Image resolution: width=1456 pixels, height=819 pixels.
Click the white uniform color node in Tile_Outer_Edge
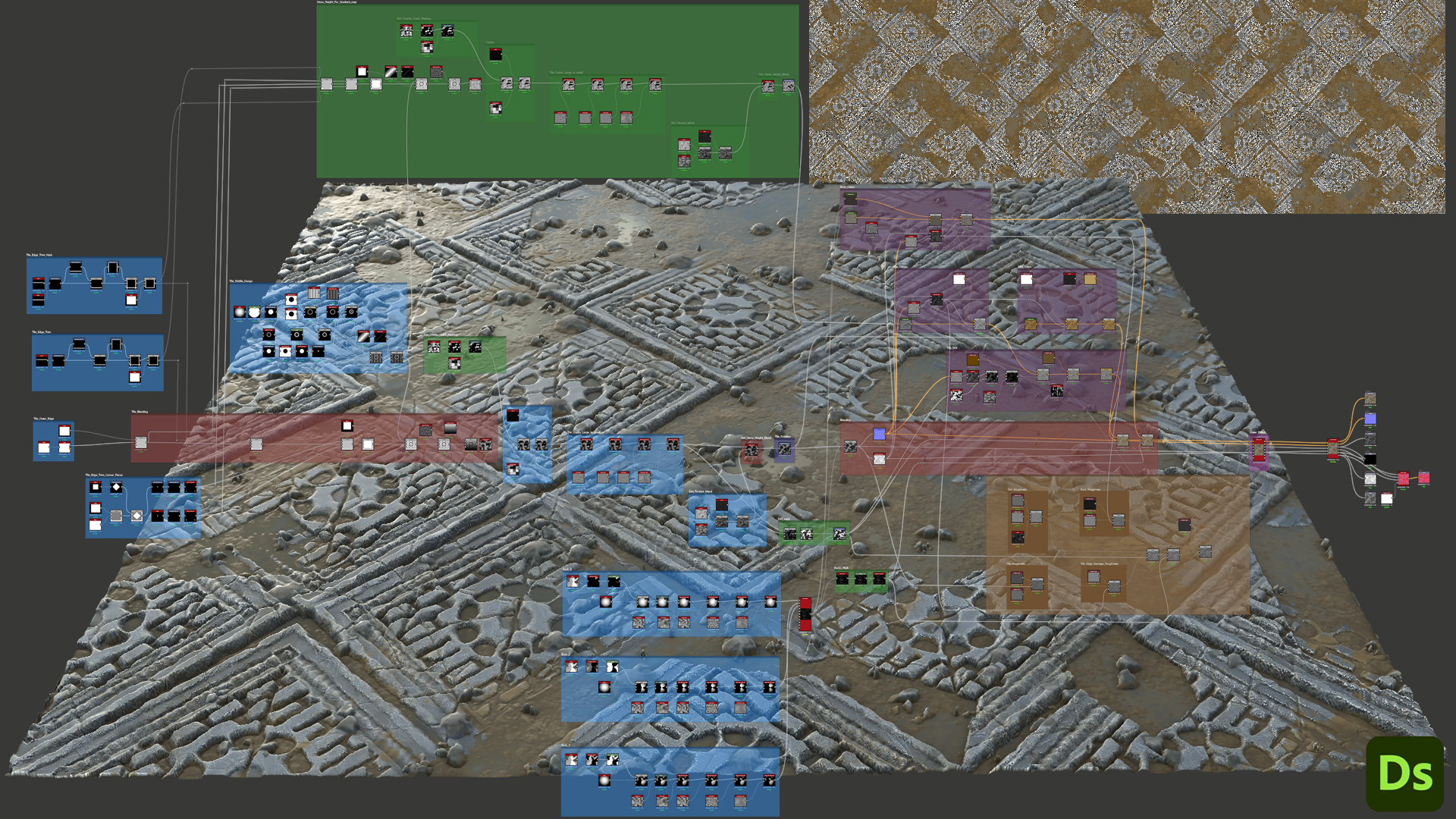click(64, 431)
